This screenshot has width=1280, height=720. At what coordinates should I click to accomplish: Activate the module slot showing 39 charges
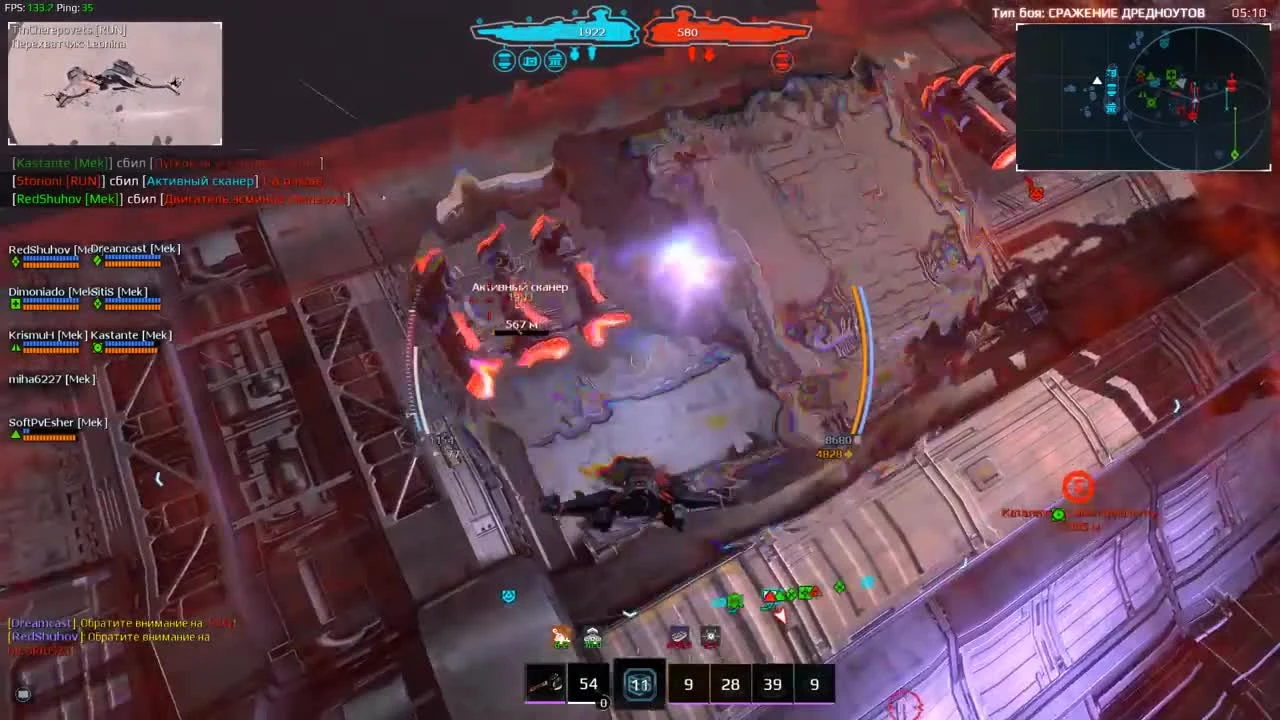pyautogui.click(x=772, y=684)
